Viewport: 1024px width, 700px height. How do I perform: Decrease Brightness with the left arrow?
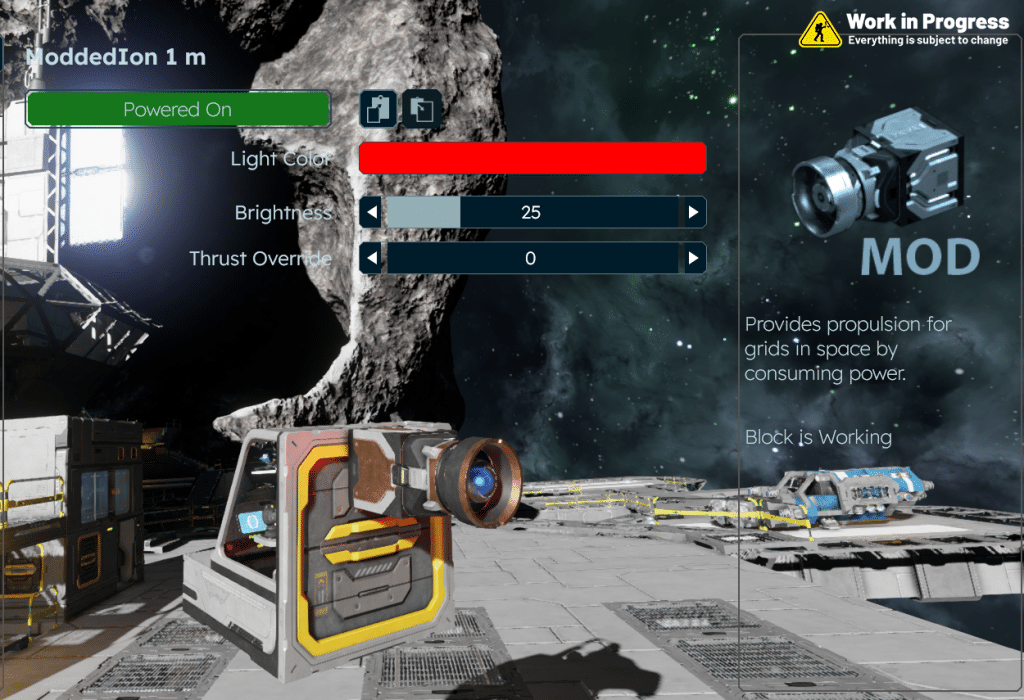(x=371, y=212)
